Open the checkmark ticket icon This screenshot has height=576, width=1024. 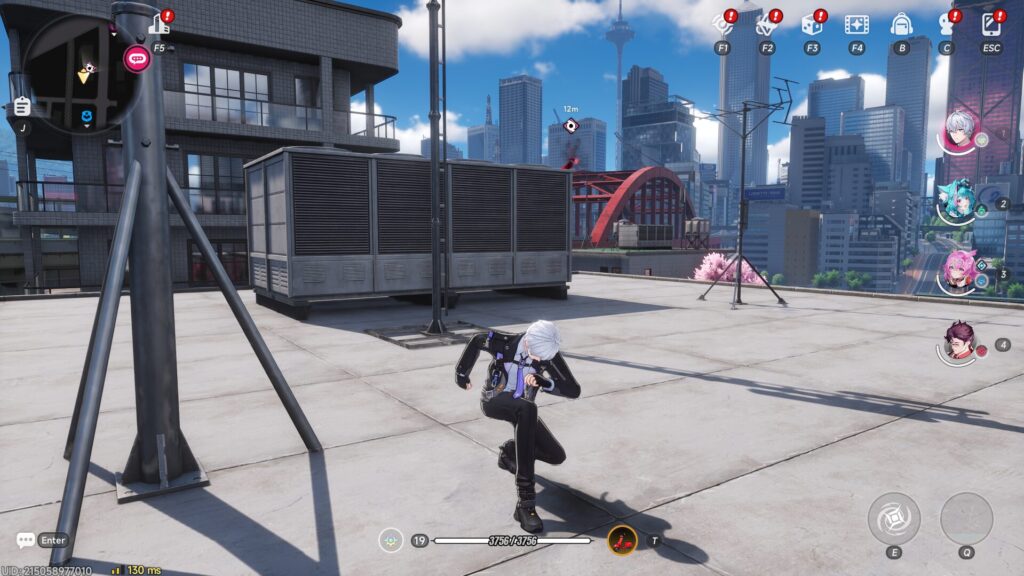click(767, 24)
